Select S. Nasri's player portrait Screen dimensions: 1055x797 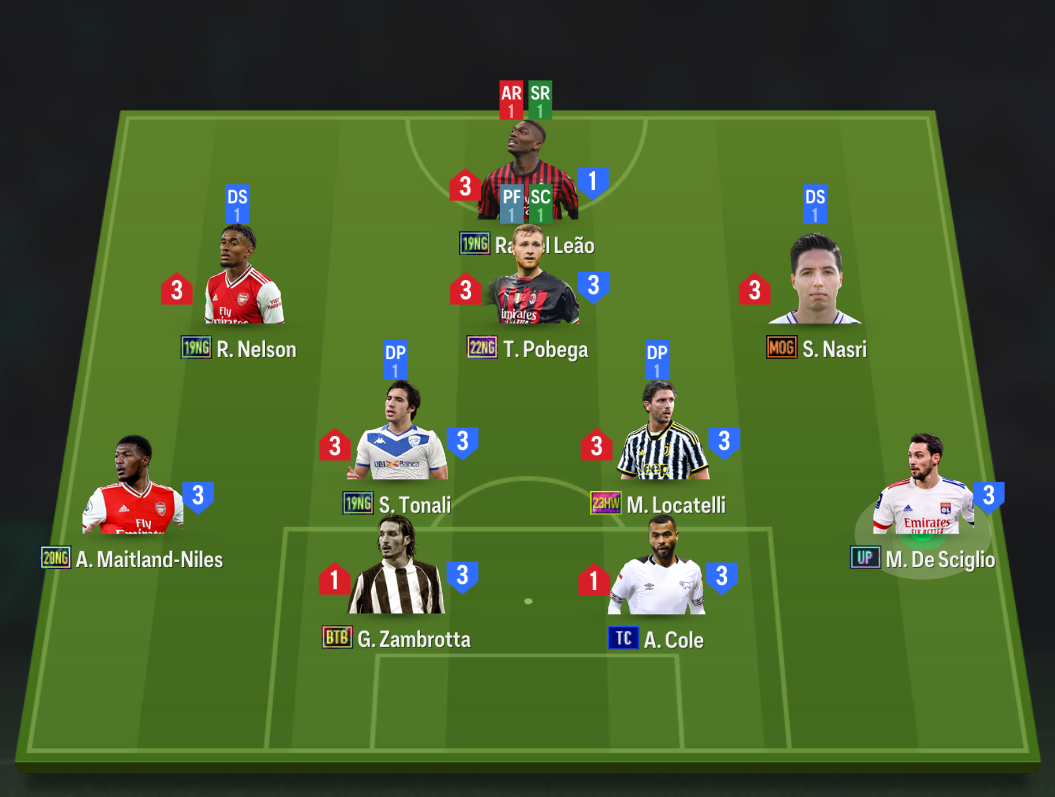(815, 283)
